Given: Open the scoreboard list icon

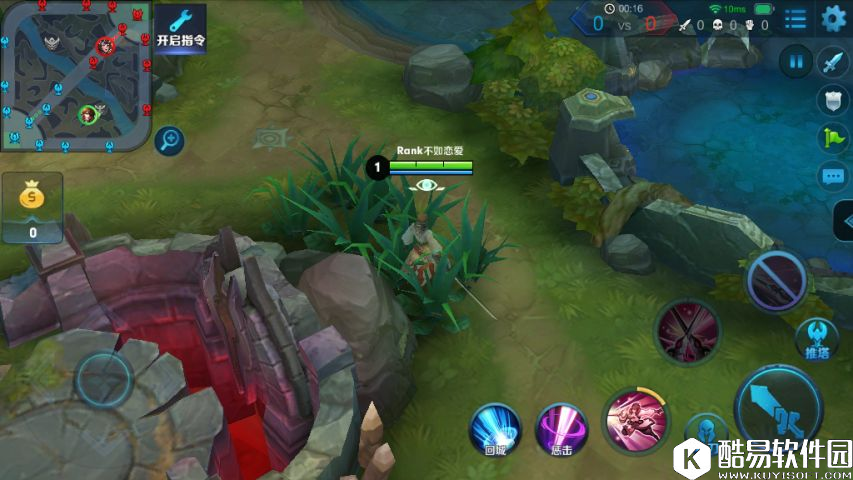Looking at the screenshot, I should coord(795,18).
